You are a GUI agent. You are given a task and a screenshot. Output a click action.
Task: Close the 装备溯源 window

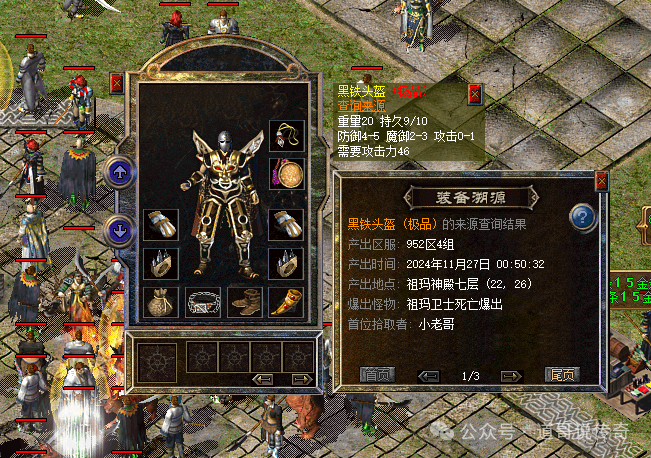click(x=601, y=182)
